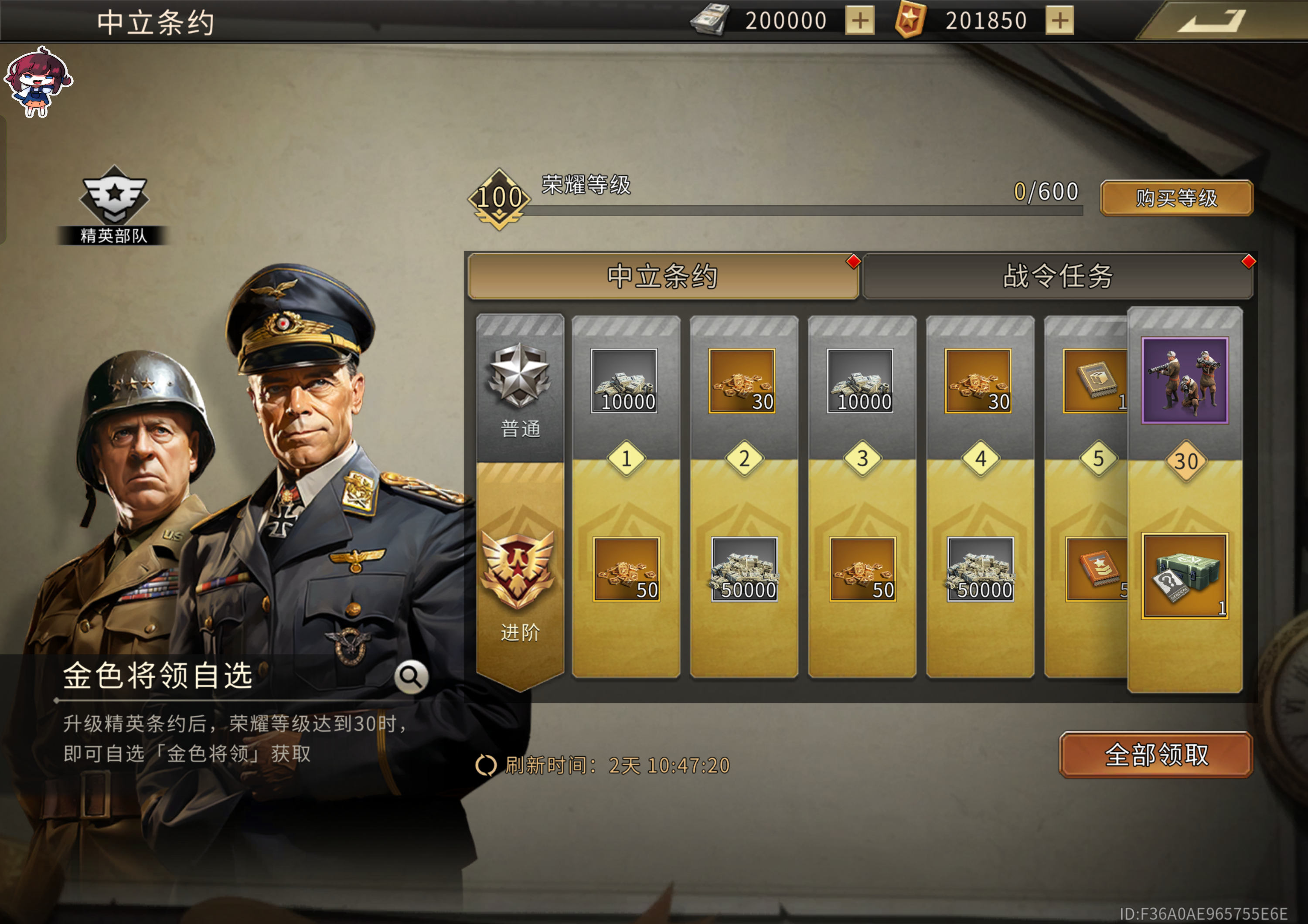Image resolution: width=1308 pixels, height=924 pixels.
Task: Select the level 30 green mystery crate reward
Action: coord(1184,576)
